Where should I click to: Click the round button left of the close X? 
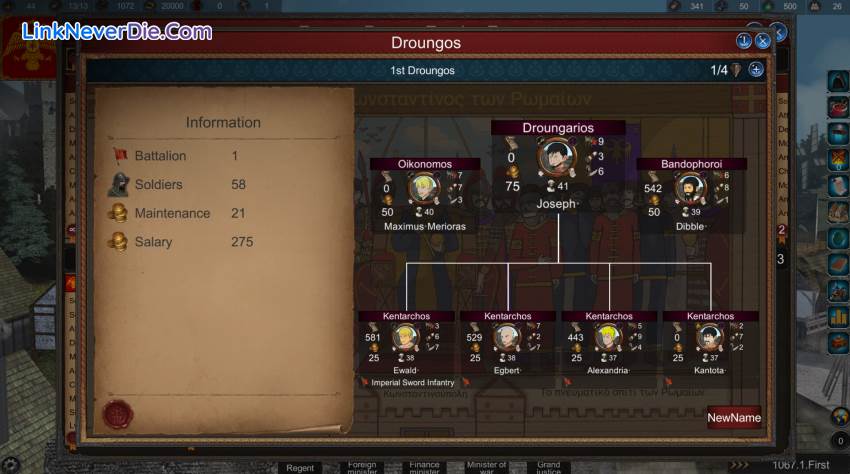pyautogui.click(x=744, y=41)
